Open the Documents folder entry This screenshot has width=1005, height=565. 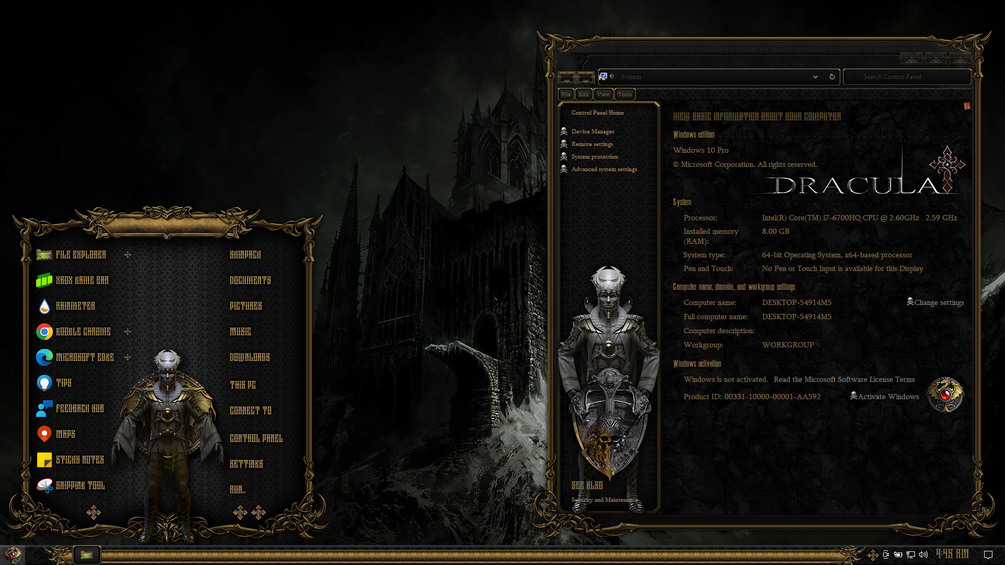[x=250, y=281]
